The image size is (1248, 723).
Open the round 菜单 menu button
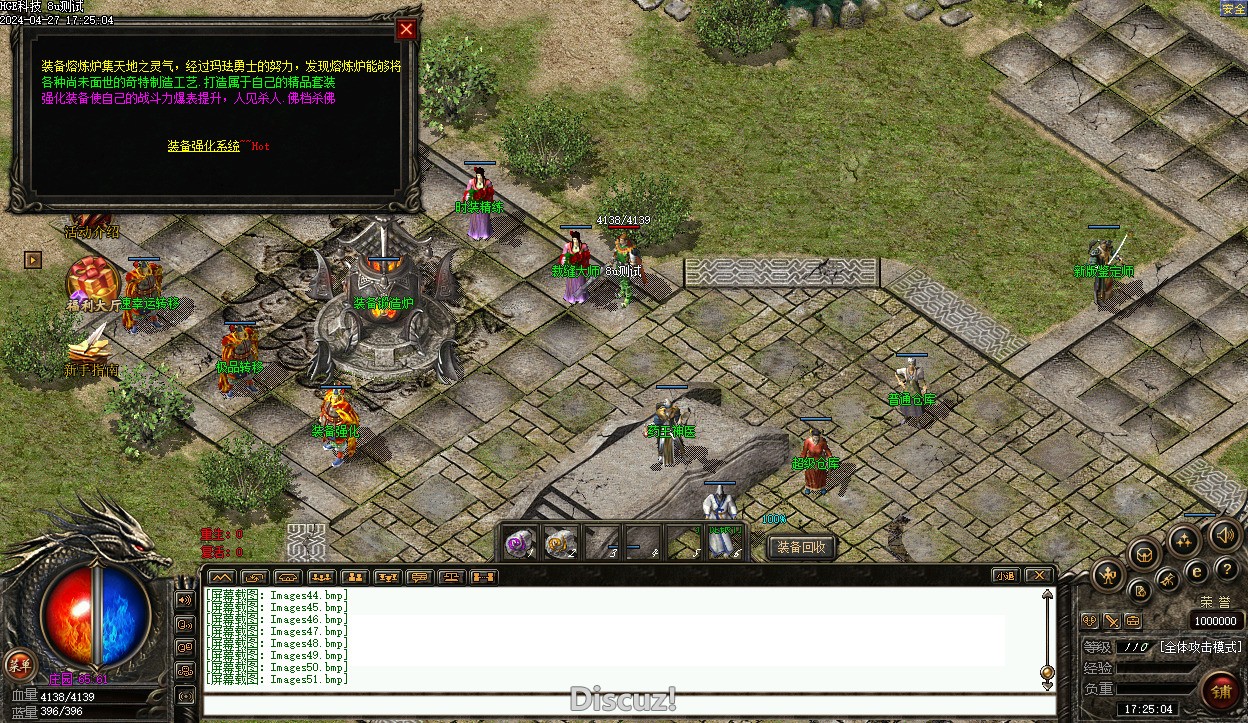coord(18,663)
